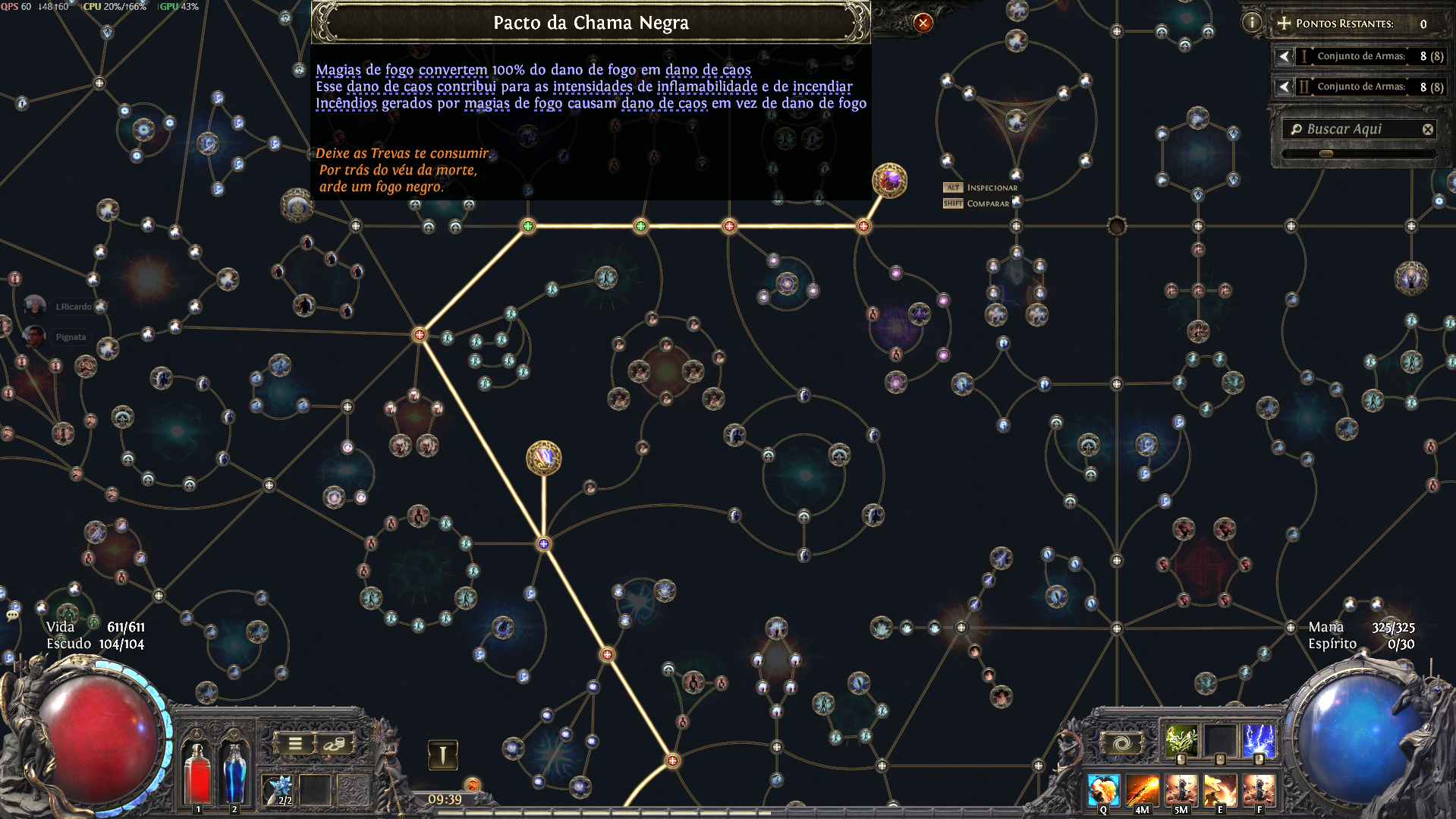
Task: Activate the Q fire explosion skill
Action: click(x=1103, y=790)
